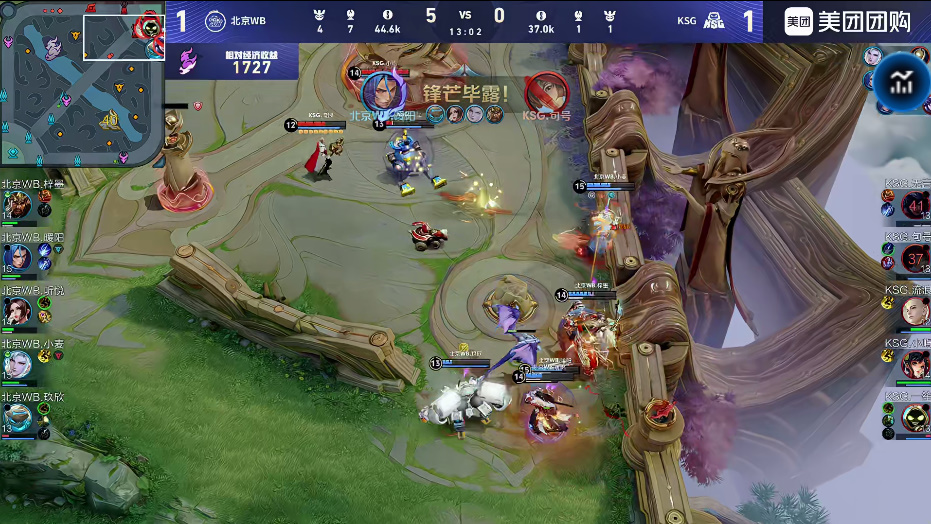Select KSG portrait showing respawn timer 41
The height and width of the screenshot is (524, 931).
pyautogui.click(x=915, y=207)
